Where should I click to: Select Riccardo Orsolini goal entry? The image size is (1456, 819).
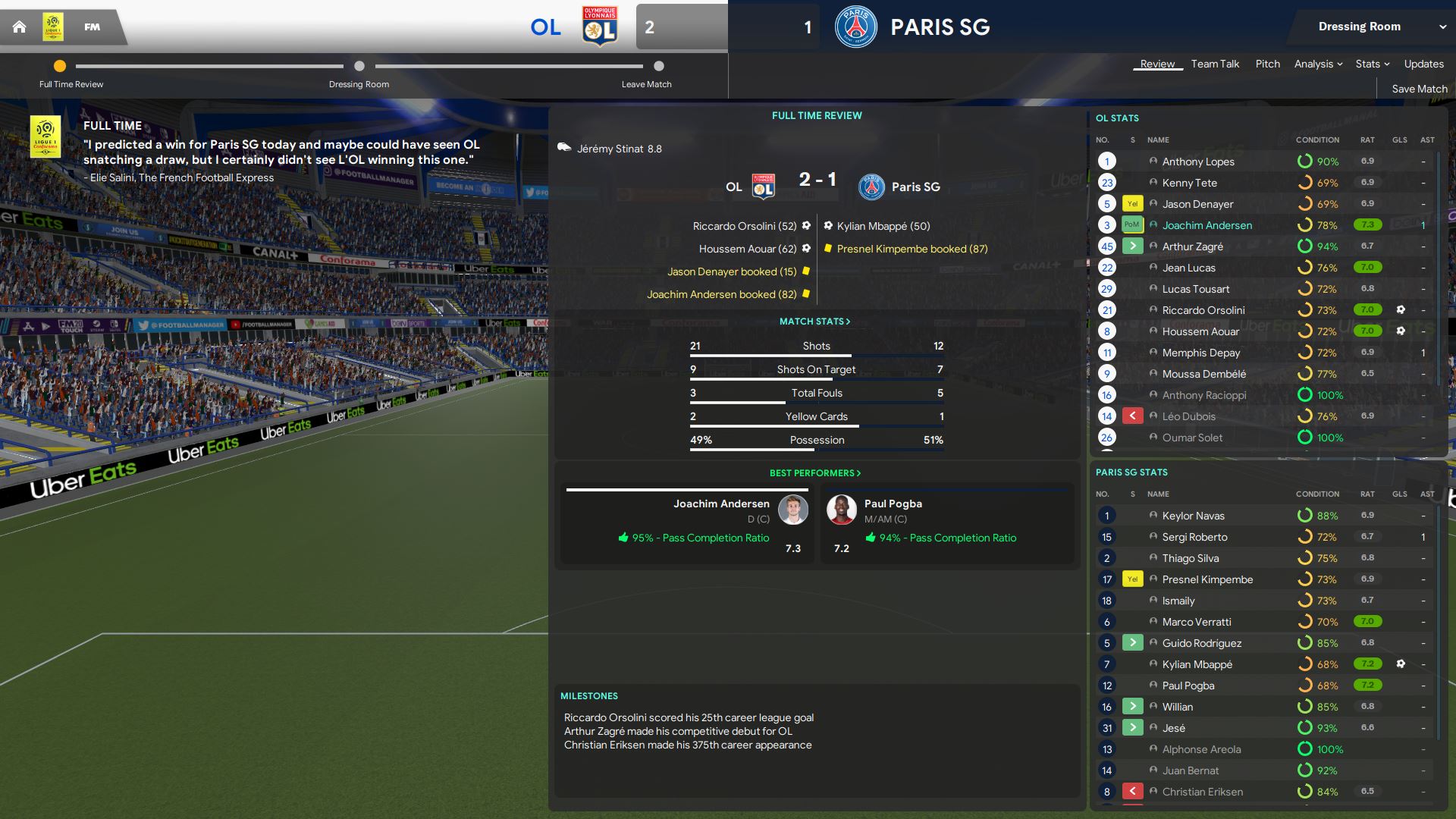click(x=744, y=226)
